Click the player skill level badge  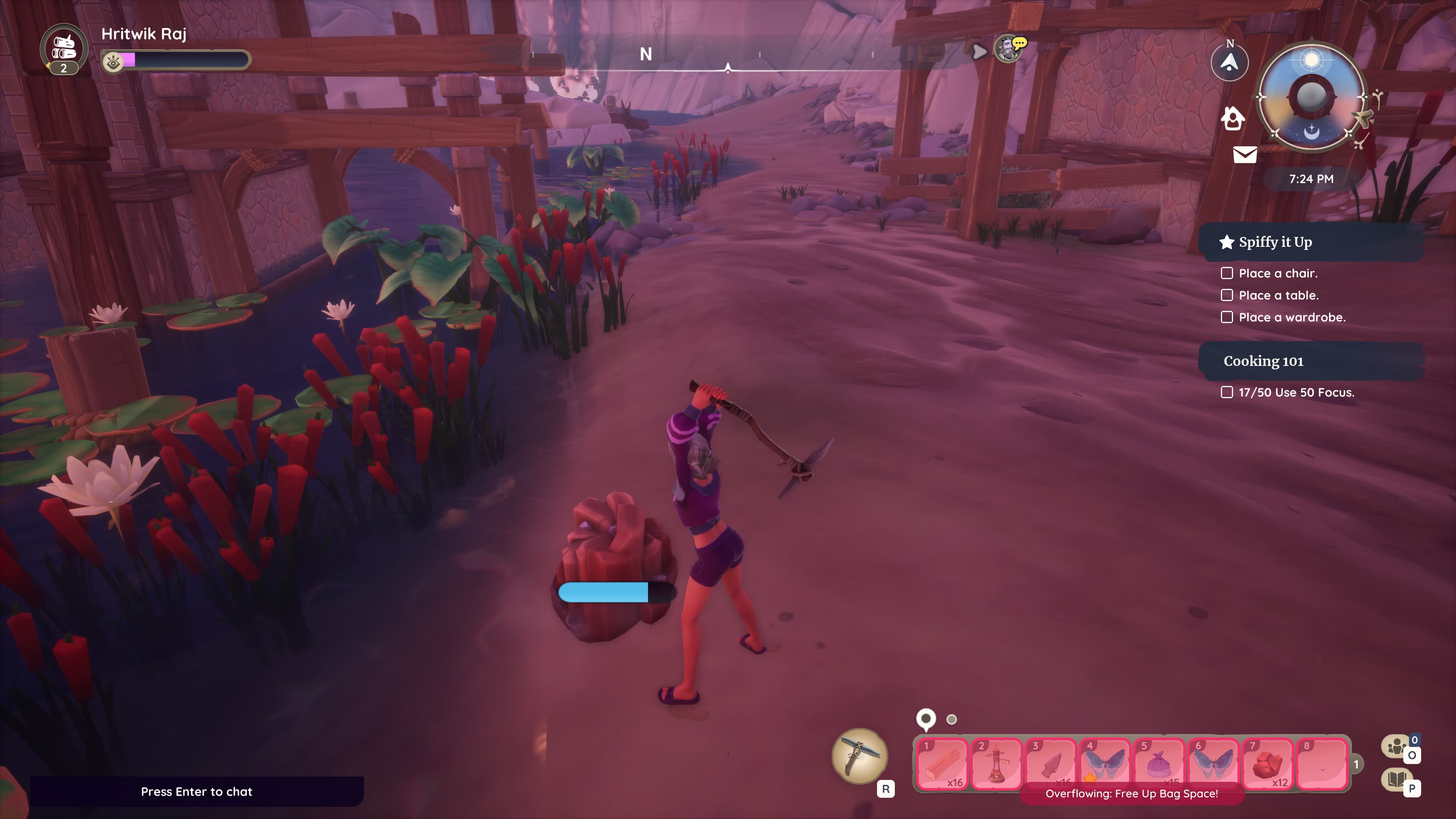(64, 49)
